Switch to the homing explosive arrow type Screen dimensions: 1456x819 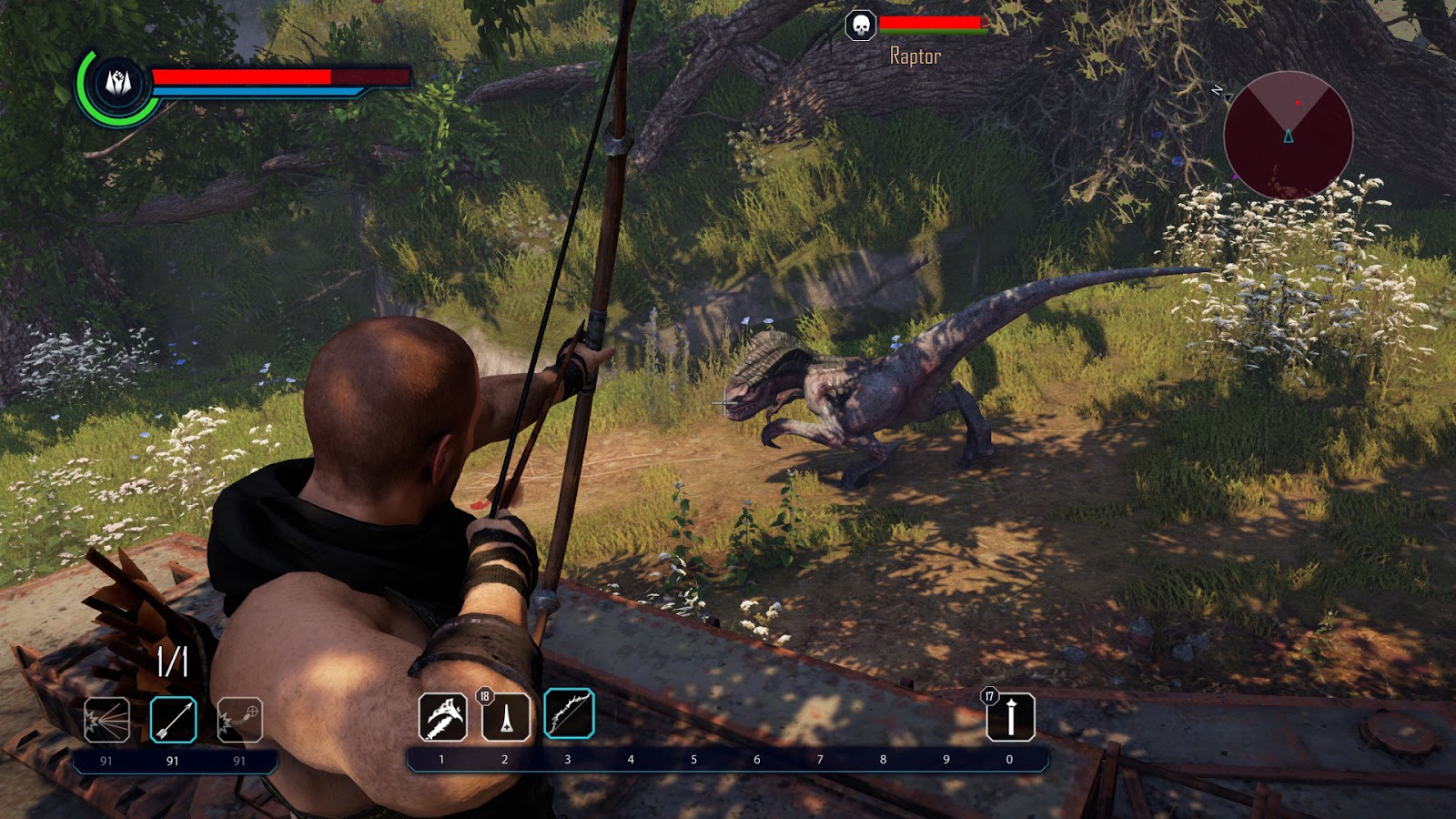239,720
